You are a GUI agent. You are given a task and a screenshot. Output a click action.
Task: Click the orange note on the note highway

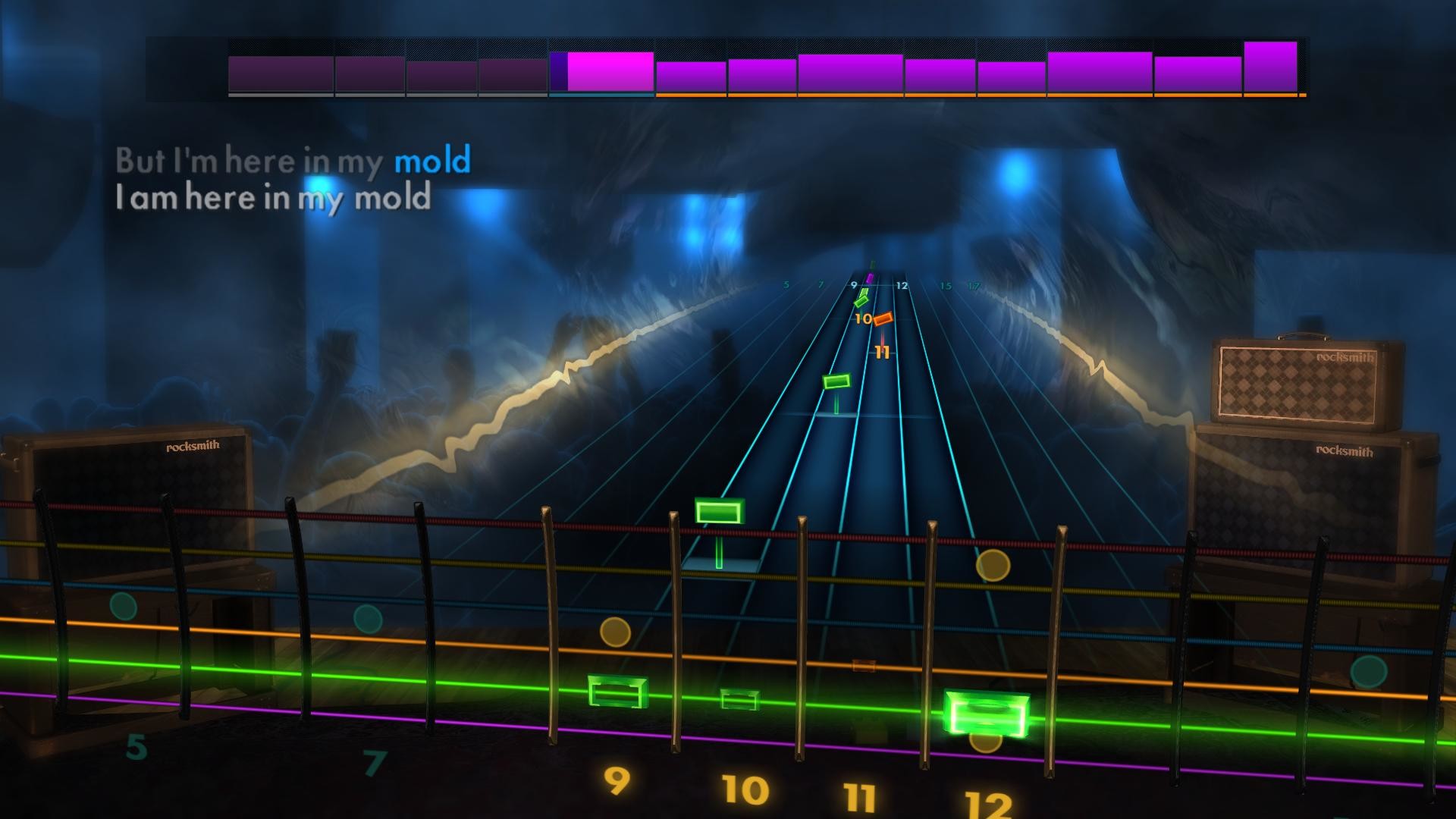click(882, 318)
